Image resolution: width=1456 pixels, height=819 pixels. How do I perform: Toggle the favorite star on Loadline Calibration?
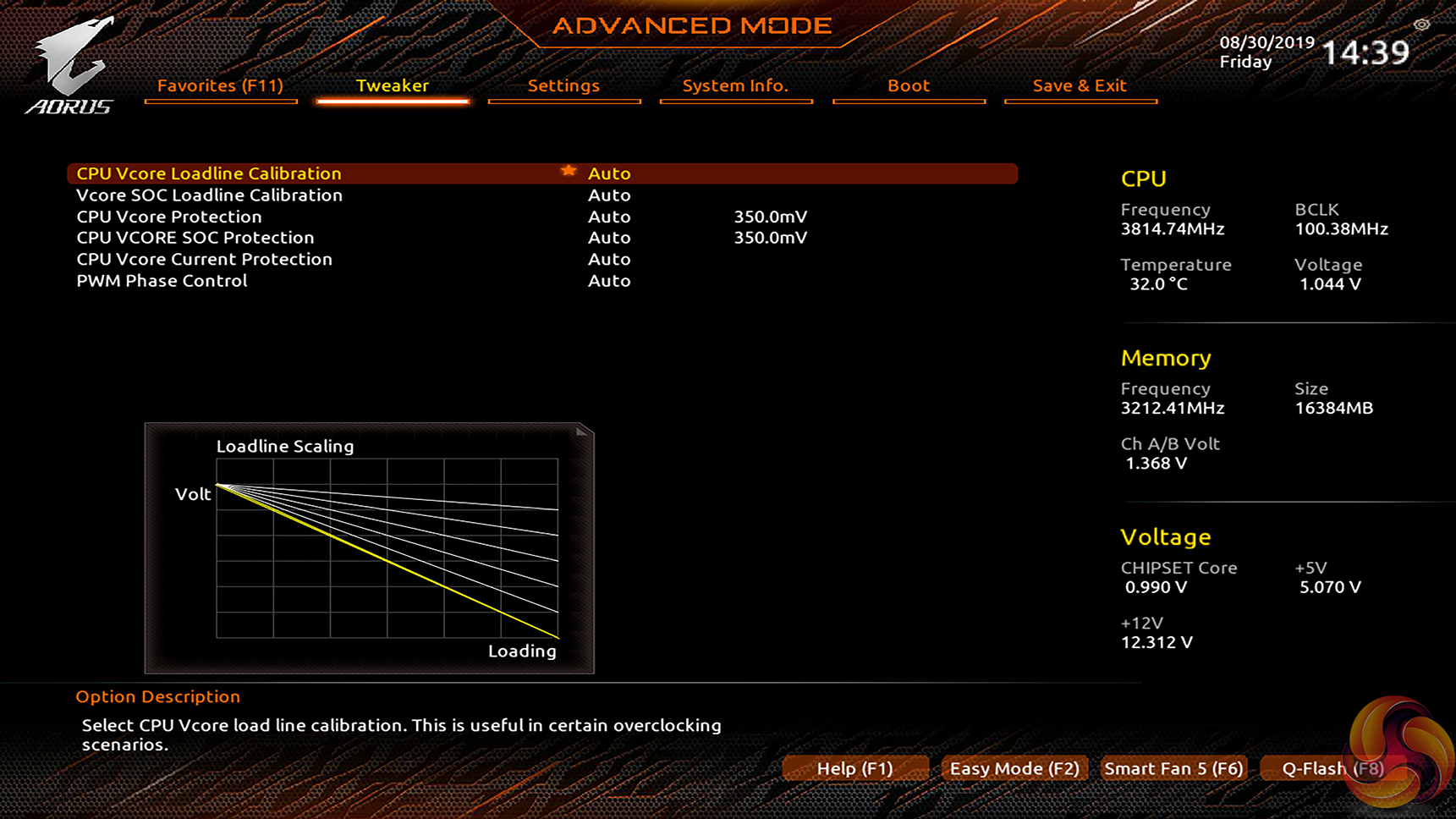(569, 172)
